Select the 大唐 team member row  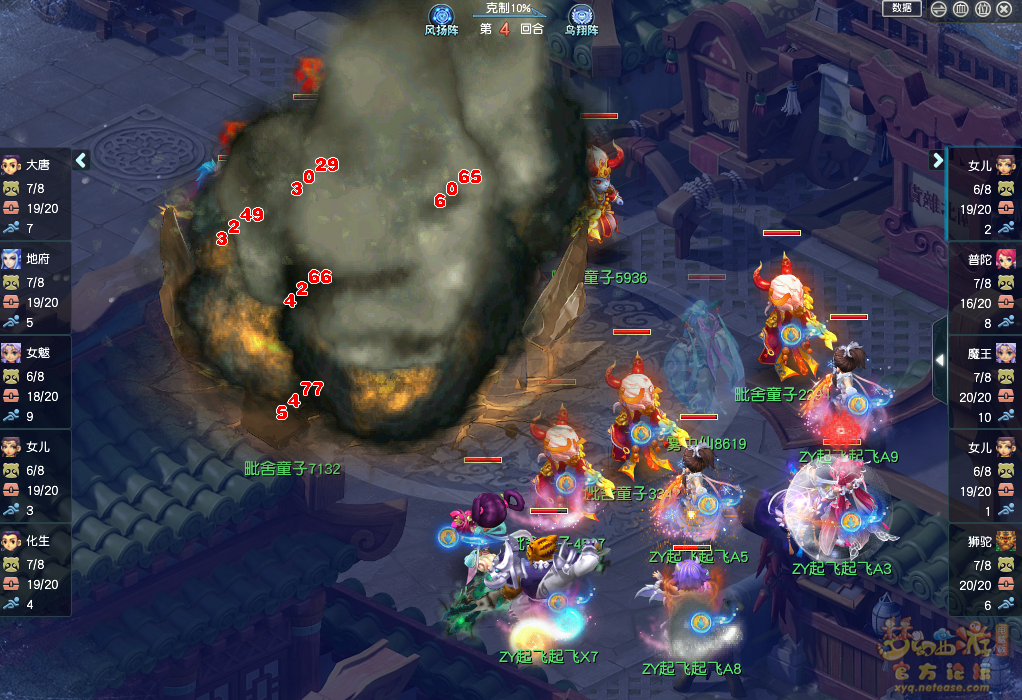pyautogui.click(x=35, y=197)
